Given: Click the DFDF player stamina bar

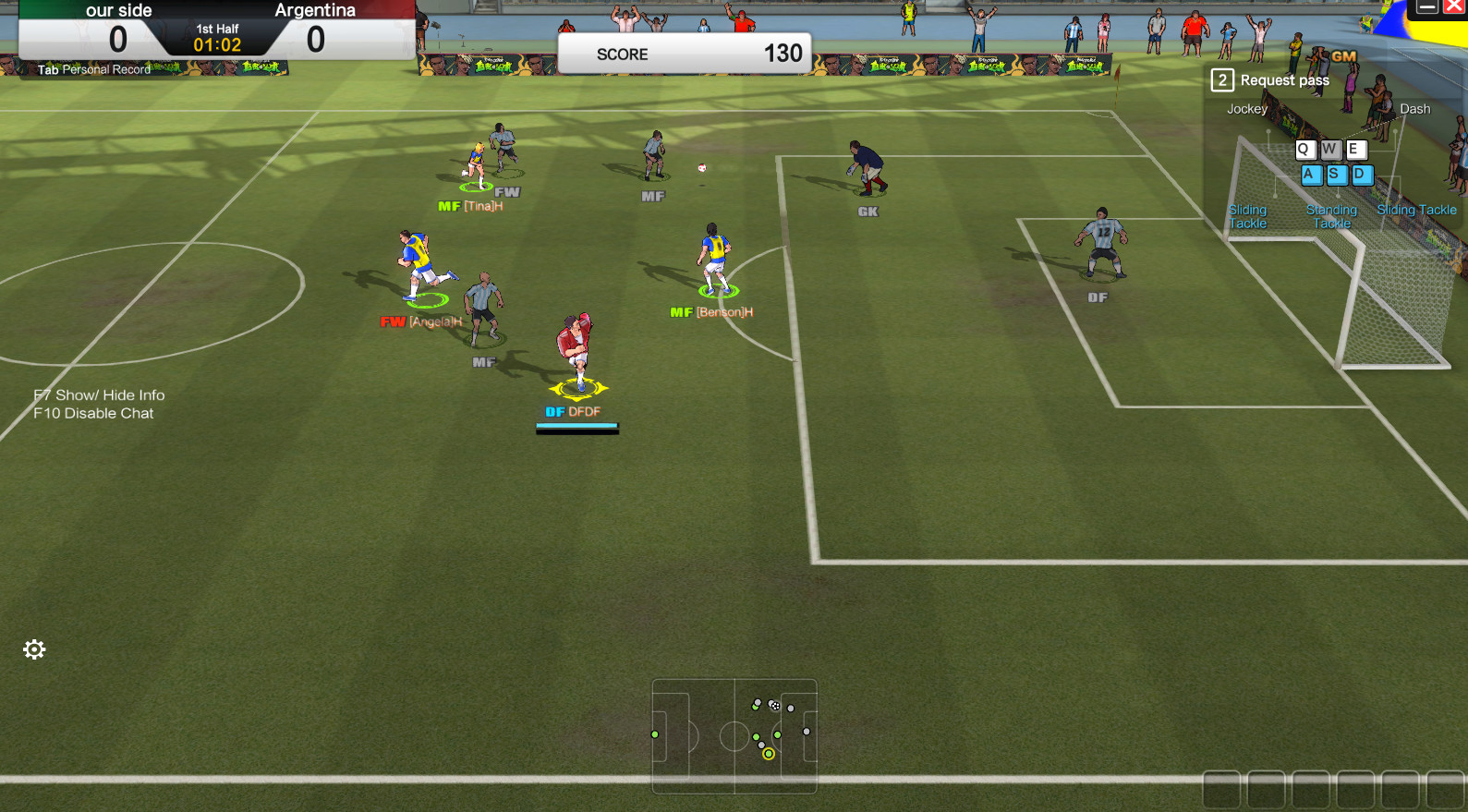Looking at the screenshot, I should point(577,426).
